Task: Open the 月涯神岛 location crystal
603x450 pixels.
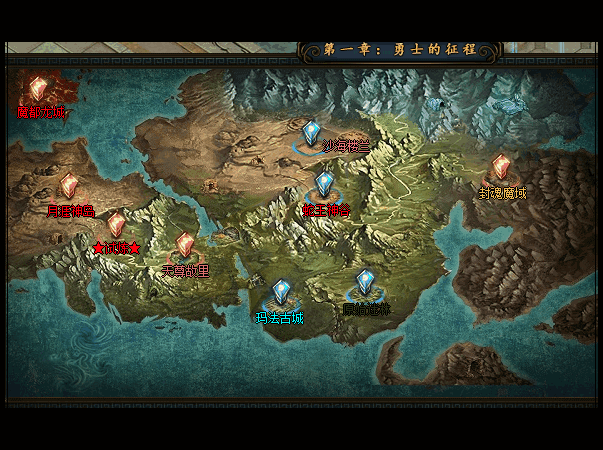Action: (x=68, y=187)
